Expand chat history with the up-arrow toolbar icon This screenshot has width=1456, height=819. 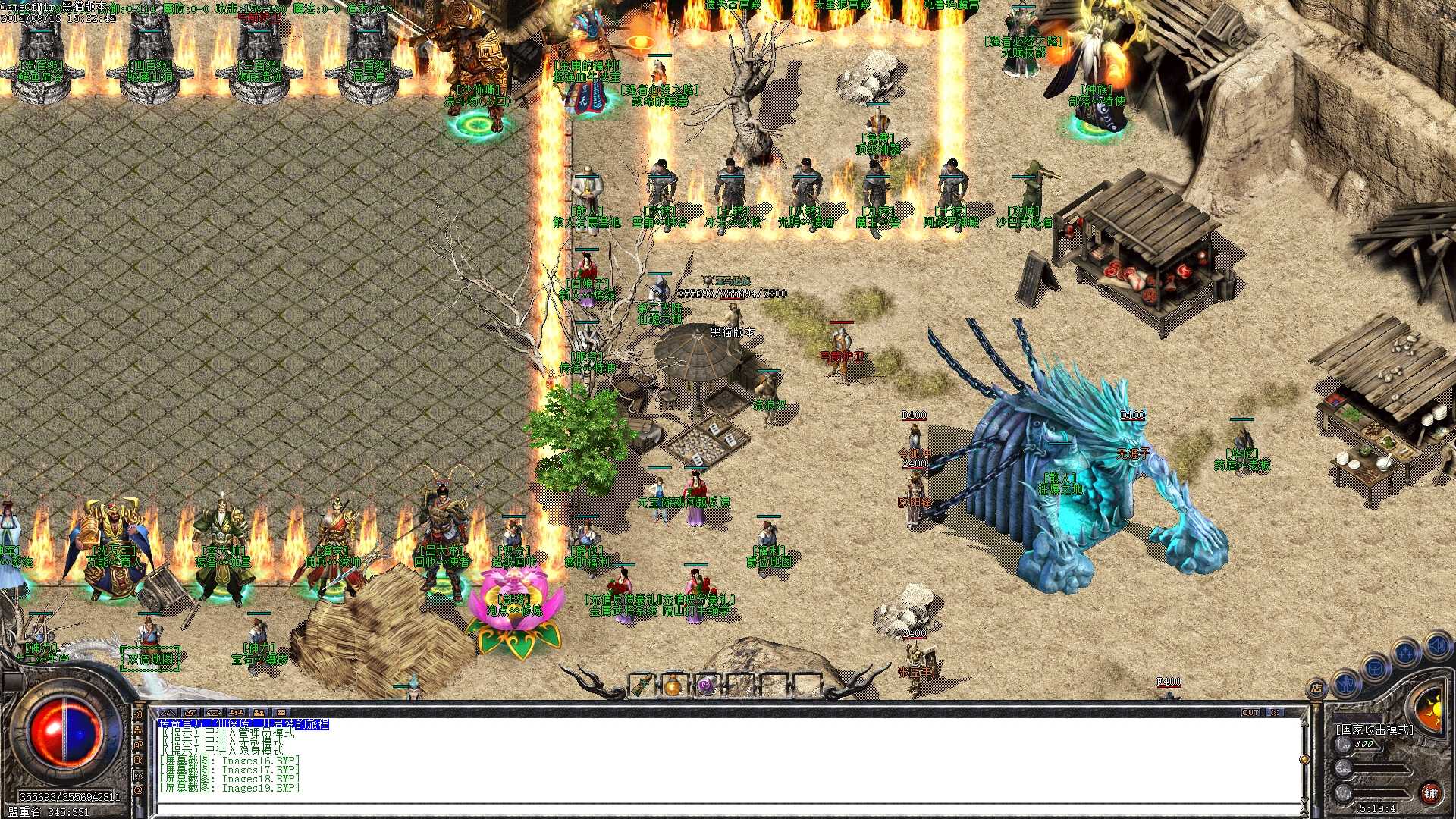[168, 712]
